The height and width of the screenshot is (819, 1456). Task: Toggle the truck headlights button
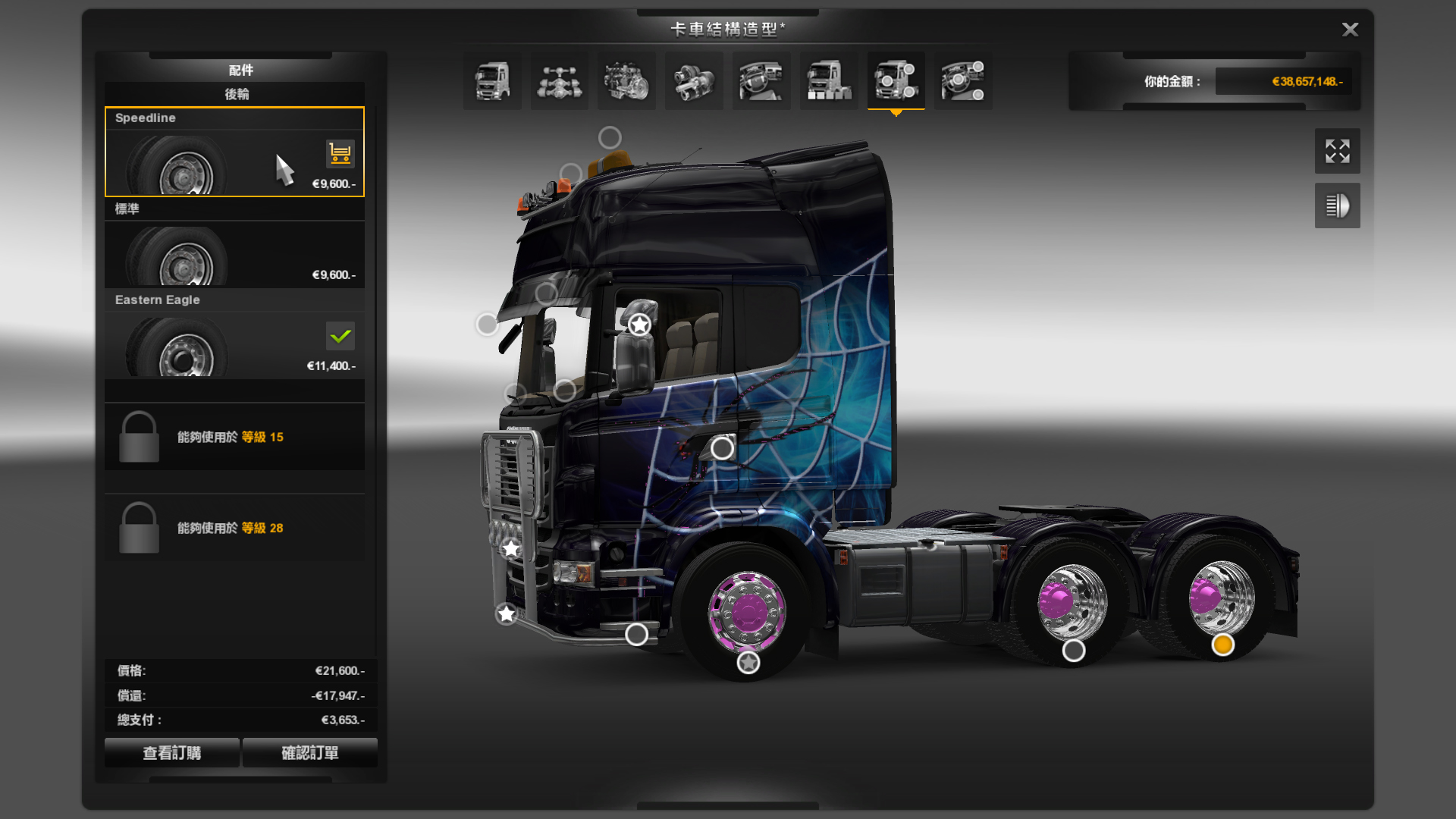tap(1337, 206)
